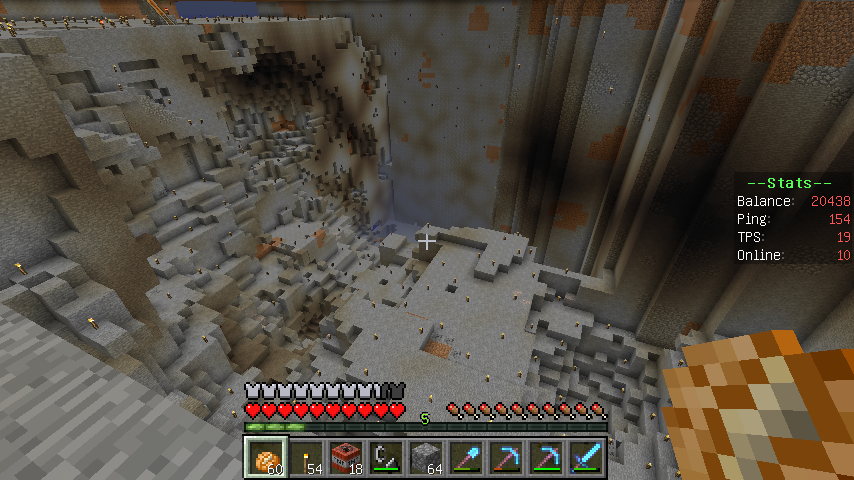Pick the cobblestone stack of 64
This screenshot has width=854, height=480.
coord(427,458)
